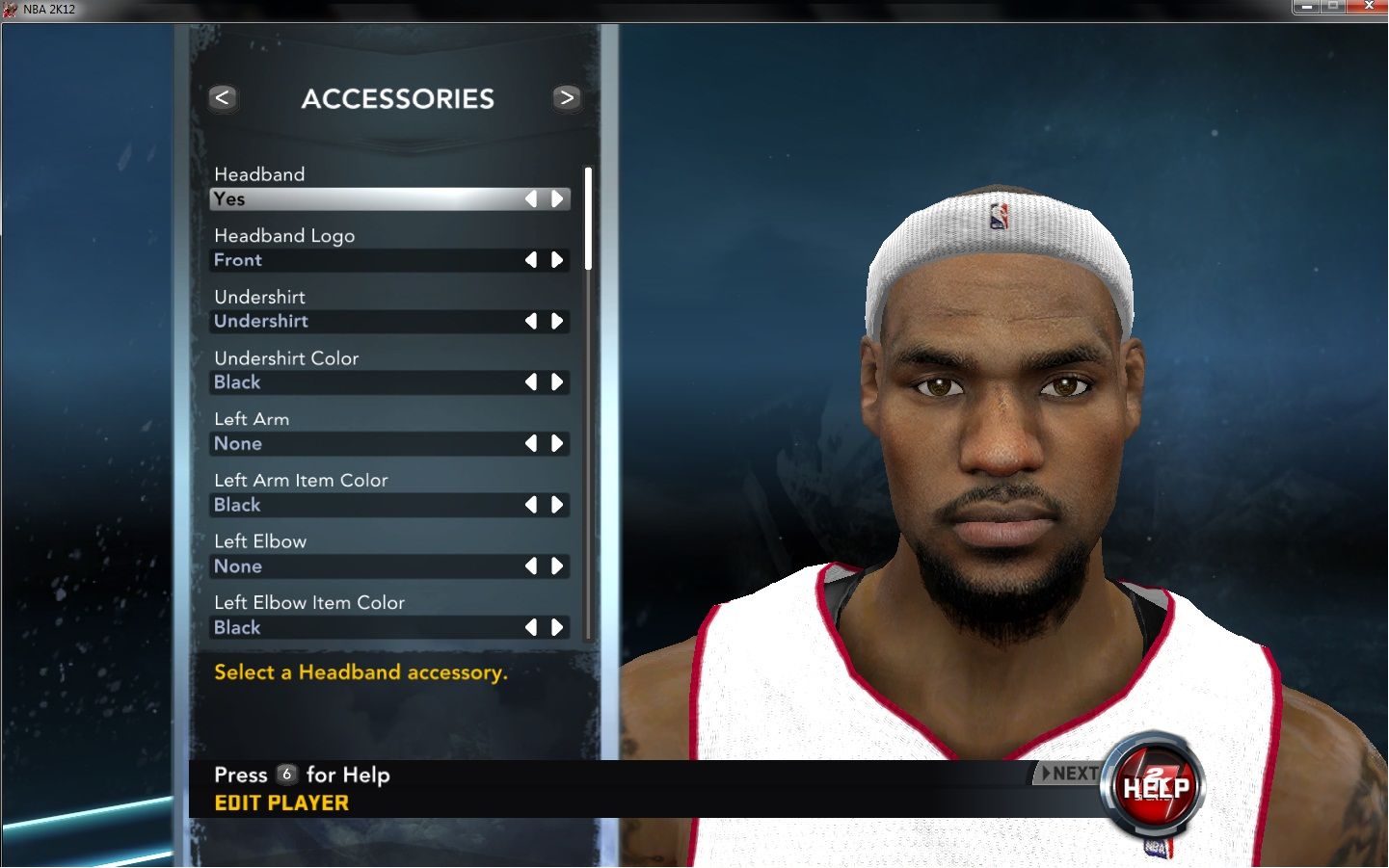The image size is (1389, 868).
Task: Click right arrow on Left Elbow Item Color
Action: (557, 628)
